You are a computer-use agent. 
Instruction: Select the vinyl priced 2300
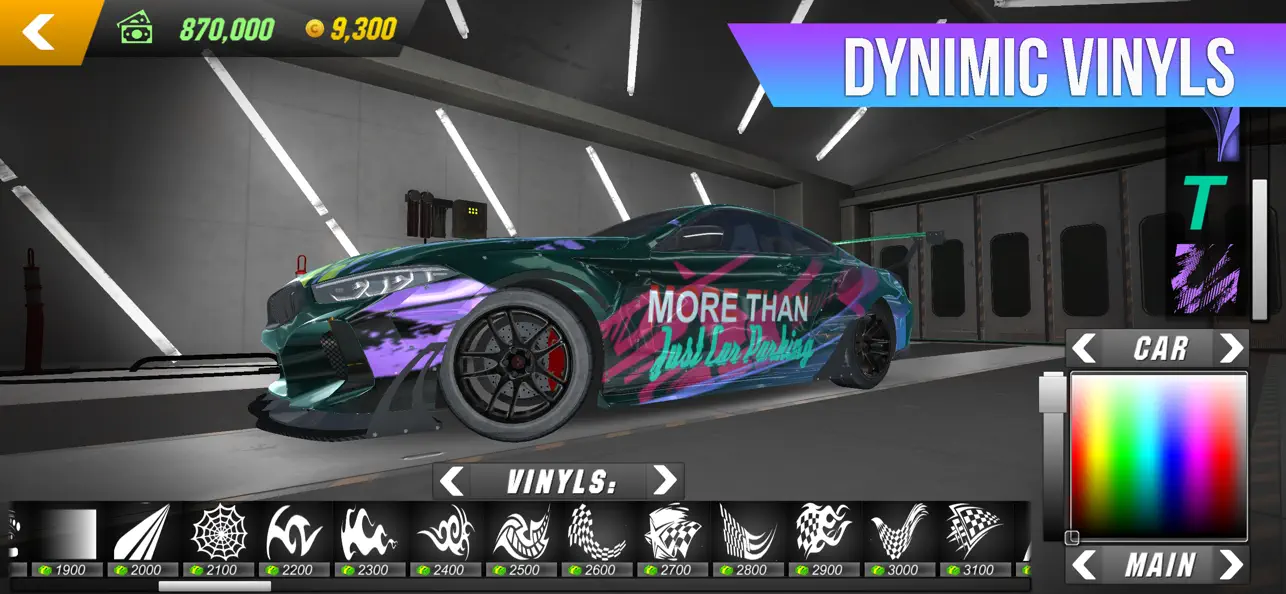tap(369, 533)
